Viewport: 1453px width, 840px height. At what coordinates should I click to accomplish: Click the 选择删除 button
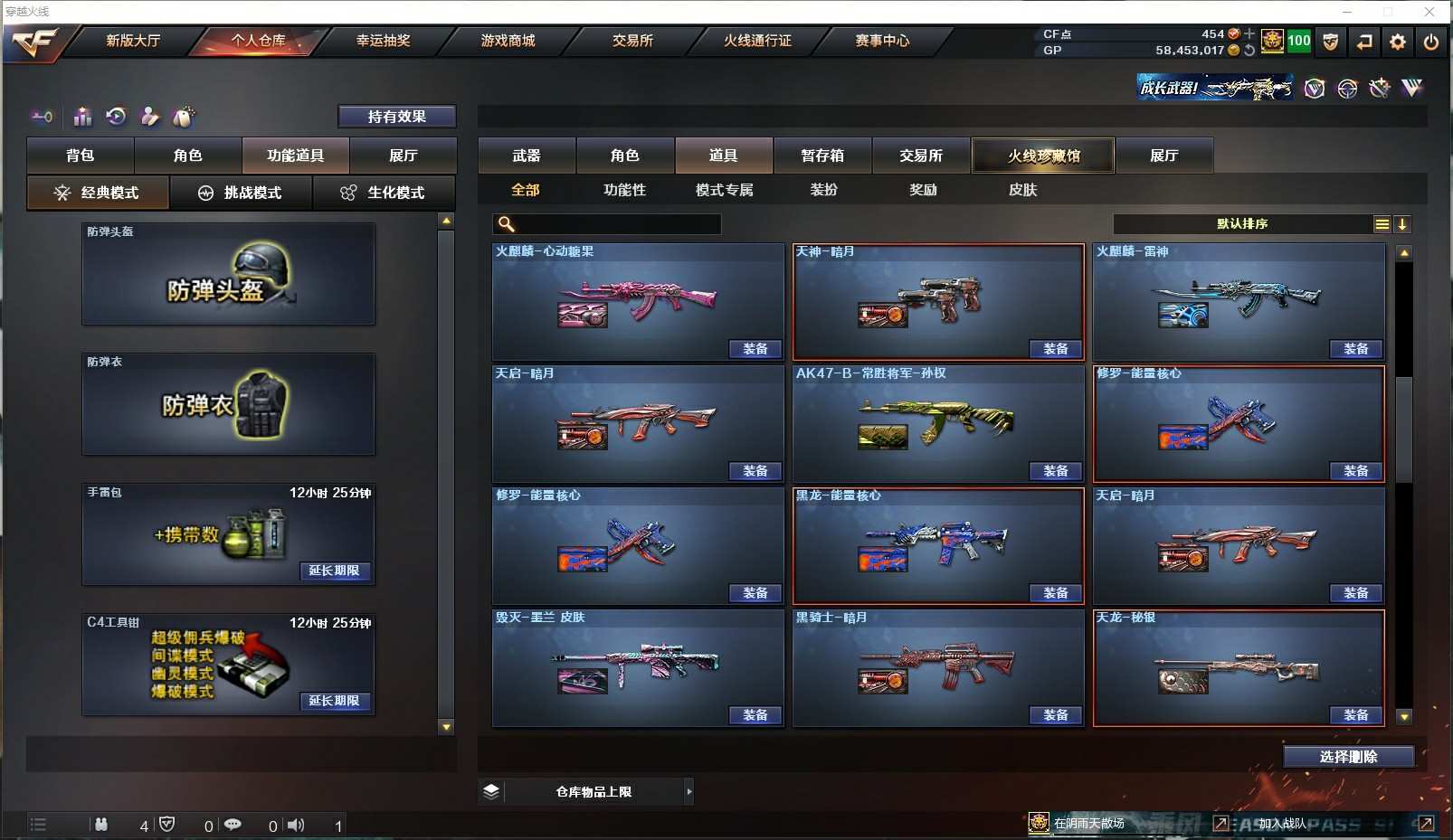click(x=1348, y=757)
